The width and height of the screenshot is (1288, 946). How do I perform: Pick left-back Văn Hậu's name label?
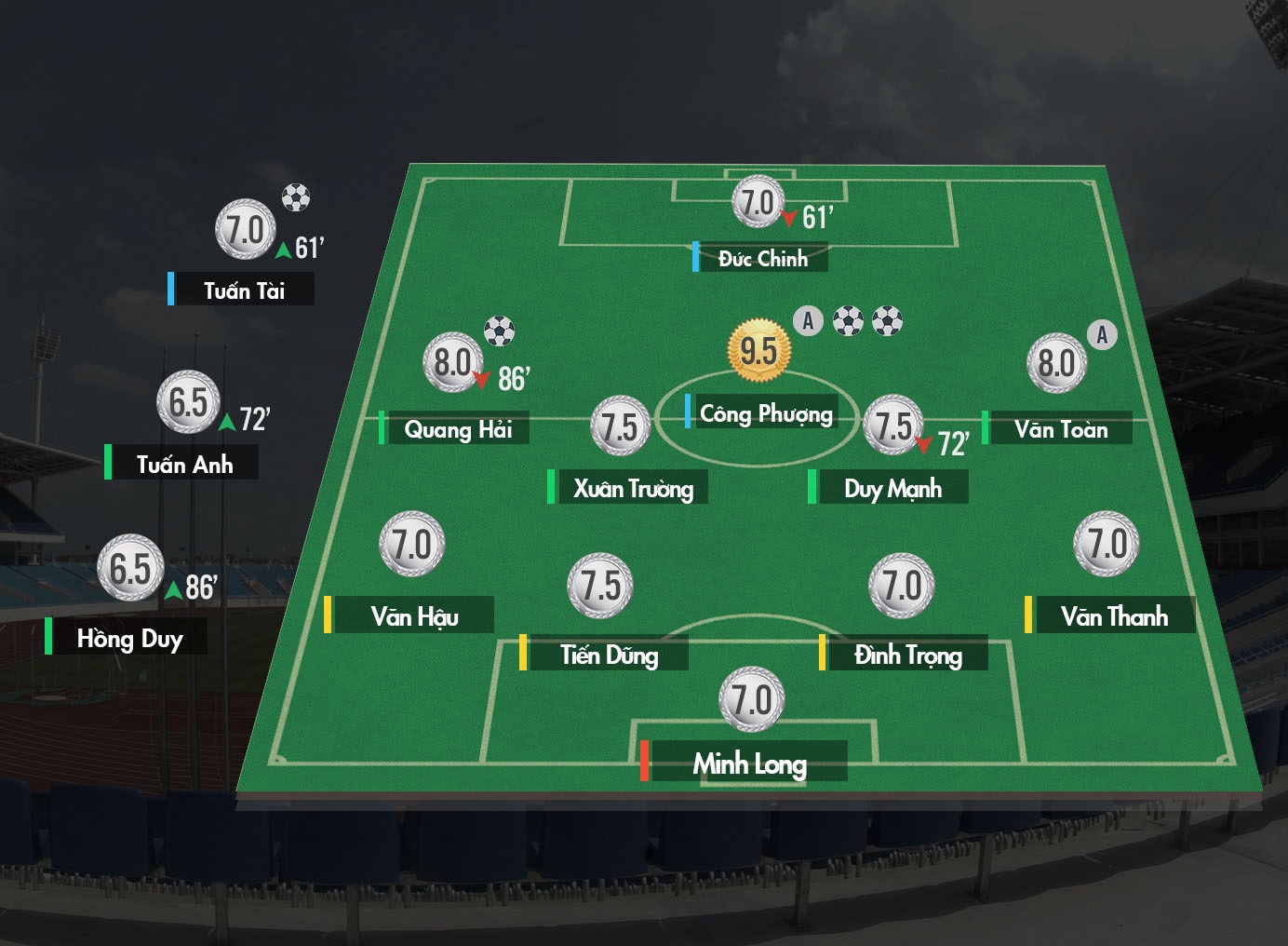click(414, 616)
